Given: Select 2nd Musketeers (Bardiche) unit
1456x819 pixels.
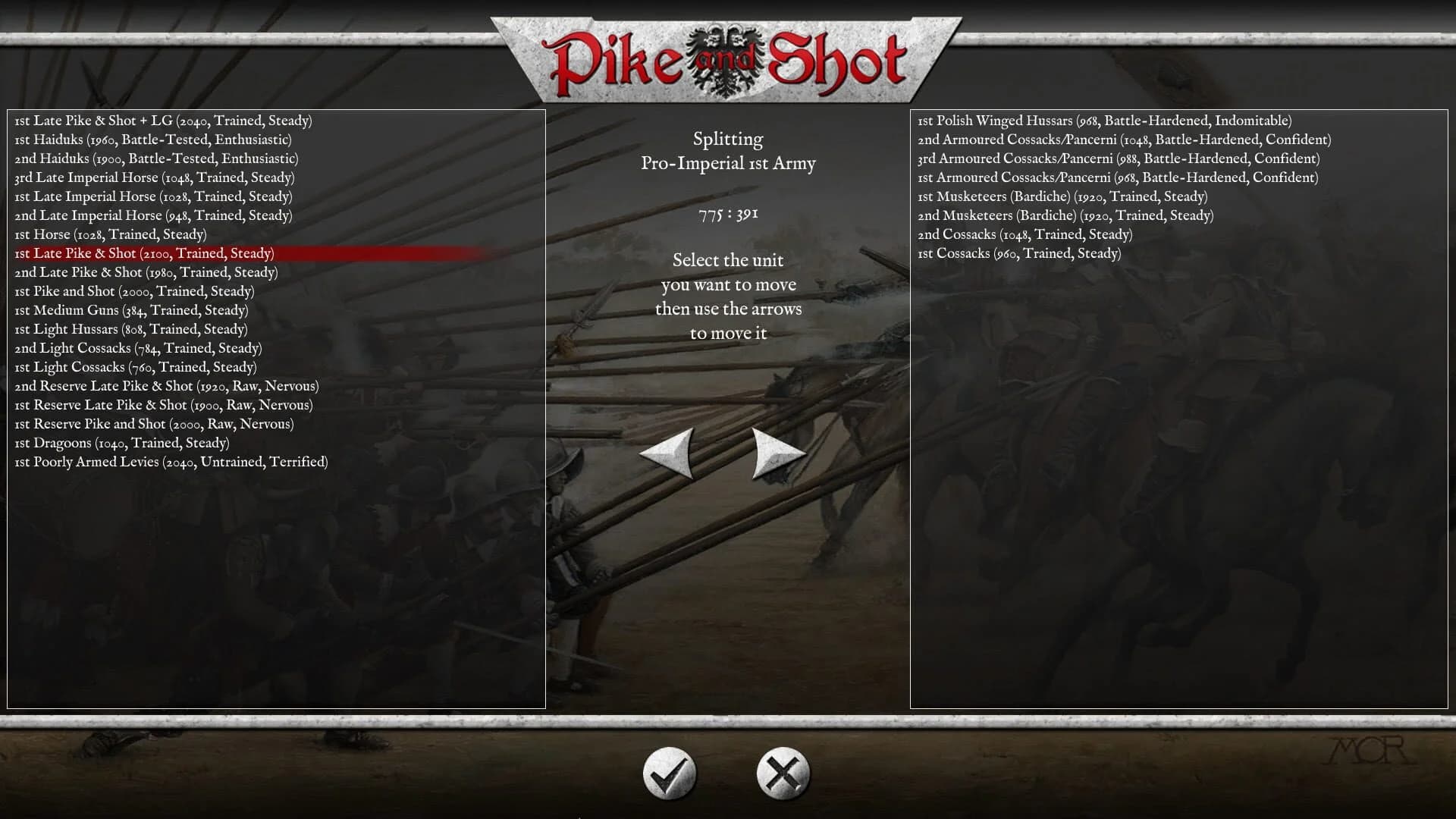Looking at the screenshot, I should [1065, 215].
